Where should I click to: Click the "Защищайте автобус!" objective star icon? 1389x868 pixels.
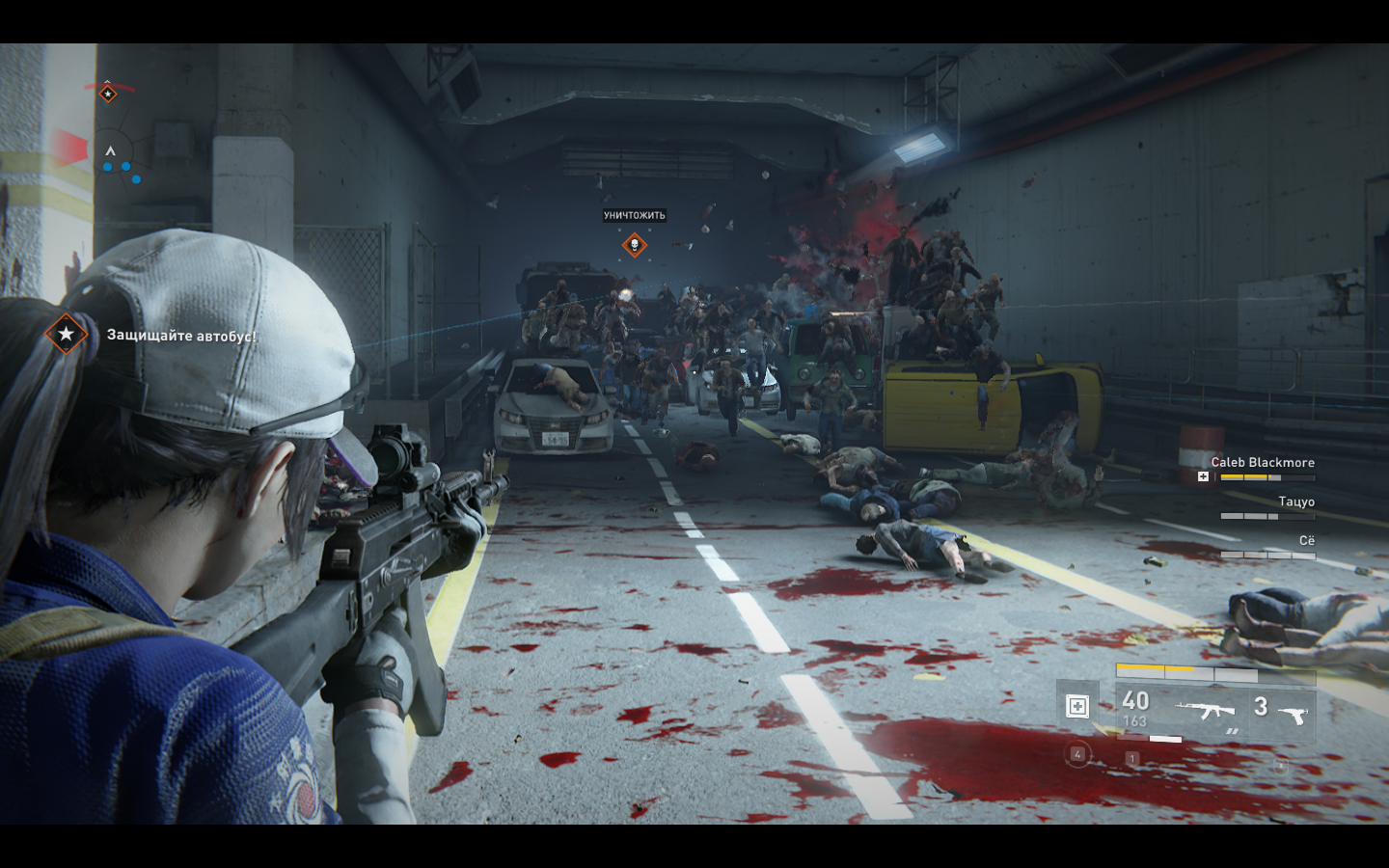click(x=66, y=334)
